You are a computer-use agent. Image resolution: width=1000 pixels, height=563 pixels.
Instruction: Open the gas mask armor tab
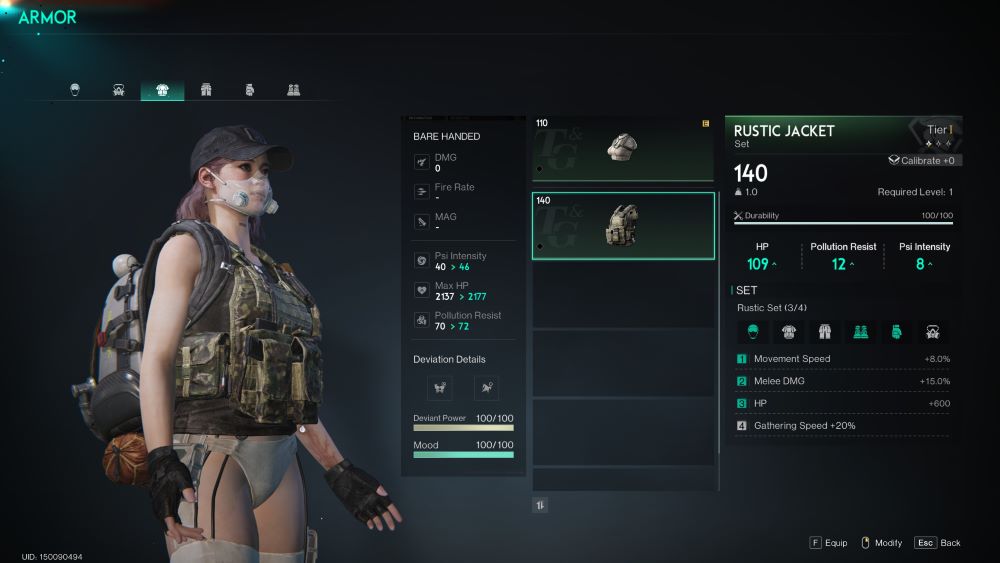[x=119, y=90]
